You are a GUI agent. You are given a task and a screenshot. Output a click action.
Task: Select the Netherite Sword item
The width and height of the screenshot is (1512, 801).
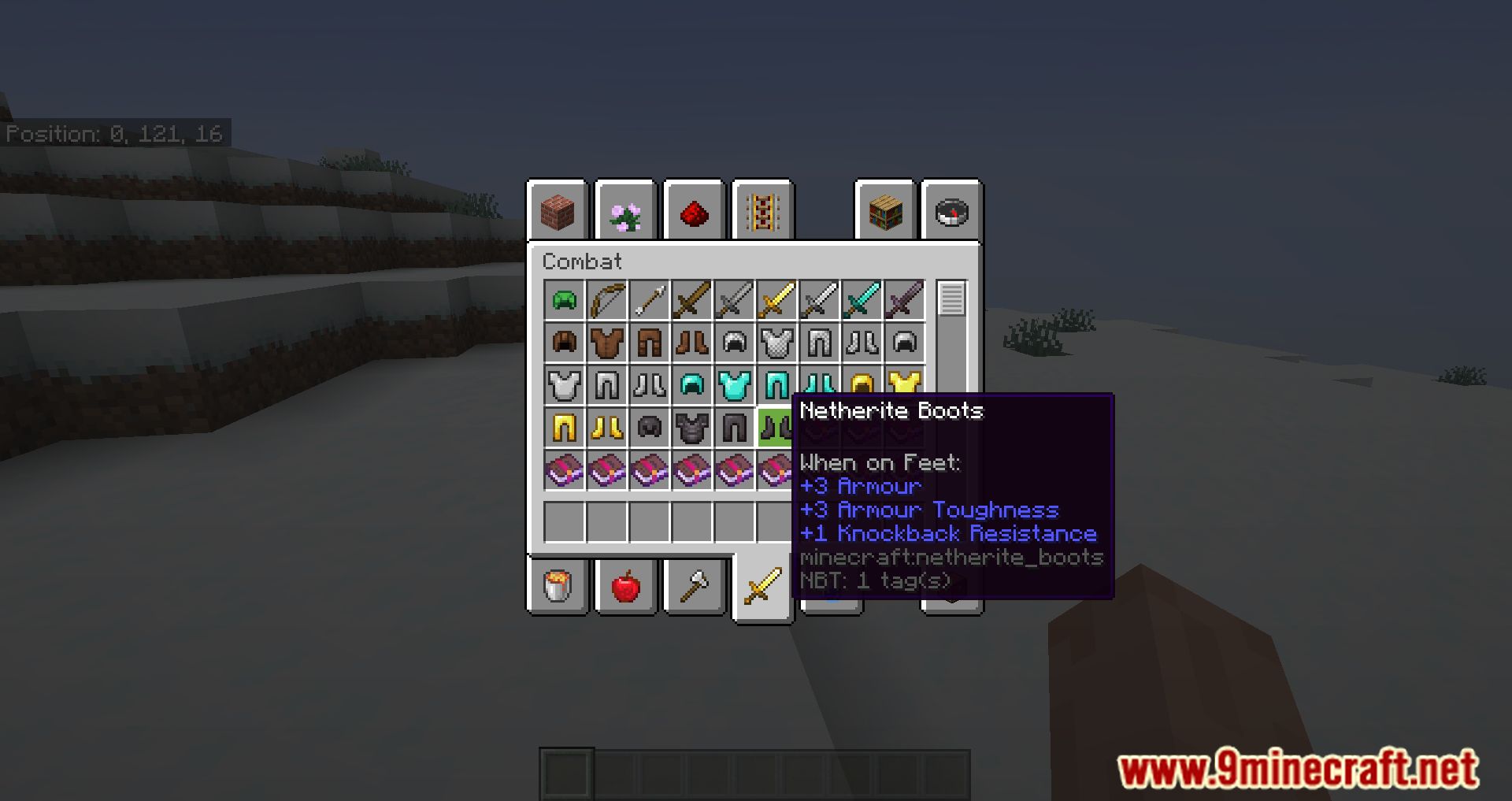coord(902,300)
